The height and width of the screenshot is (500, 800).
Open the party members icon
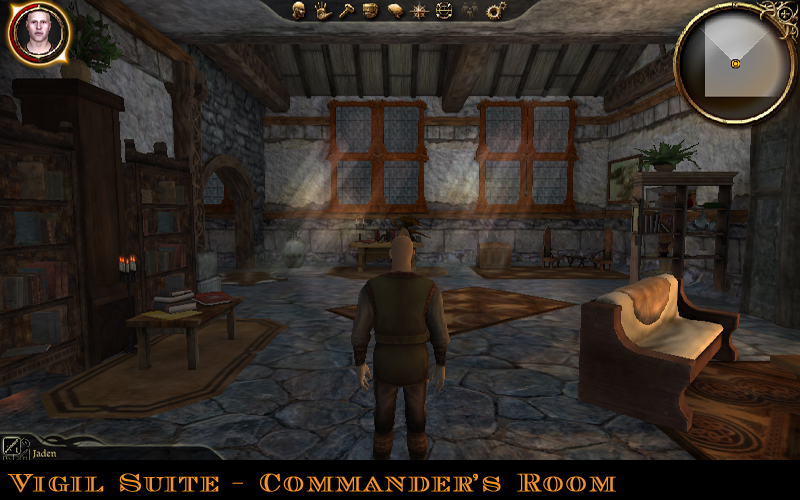(x=467, y=11)
